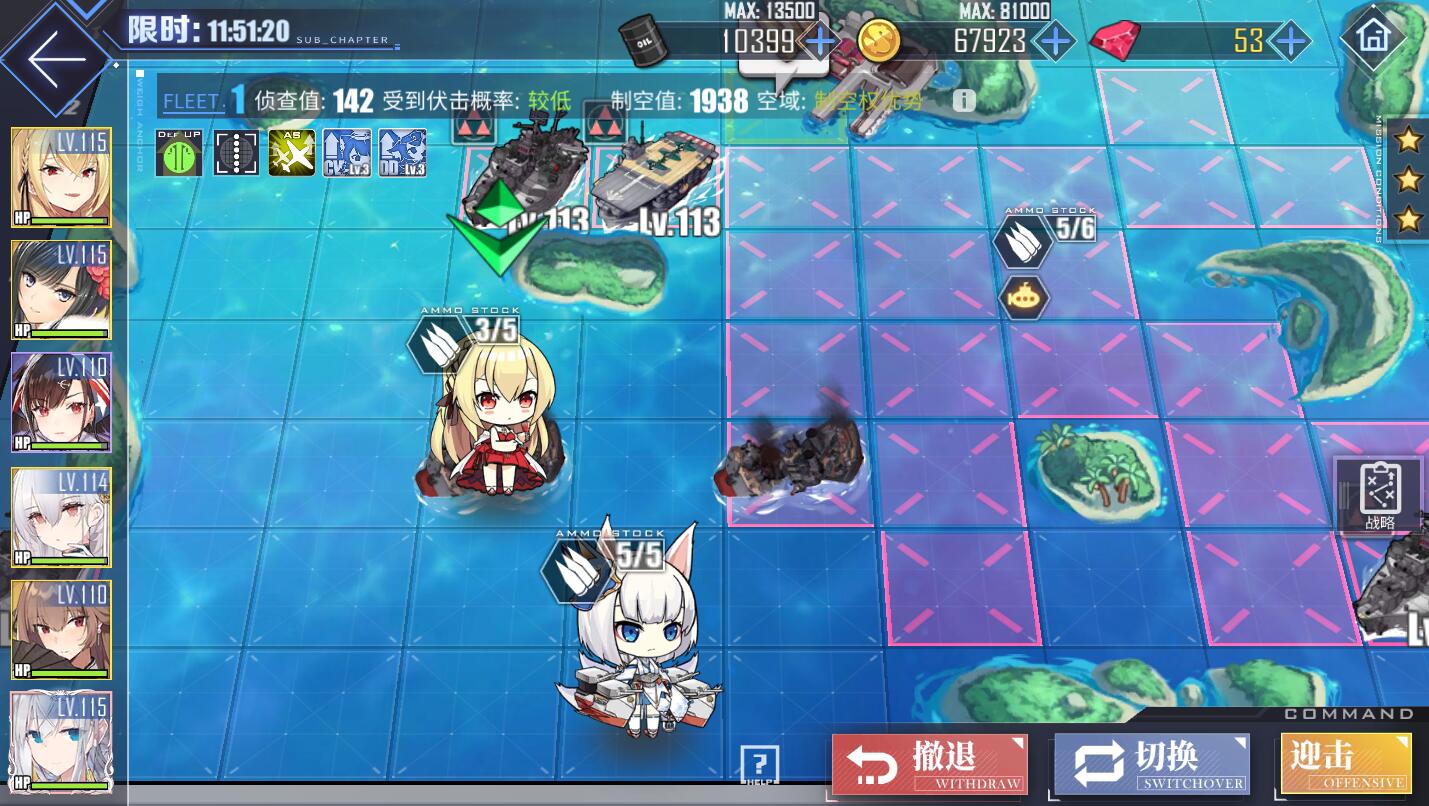This screenshot has width=1429, height=806.
Task: Choose the Lv.114 white-haired ship portrait
Action: 62,517
